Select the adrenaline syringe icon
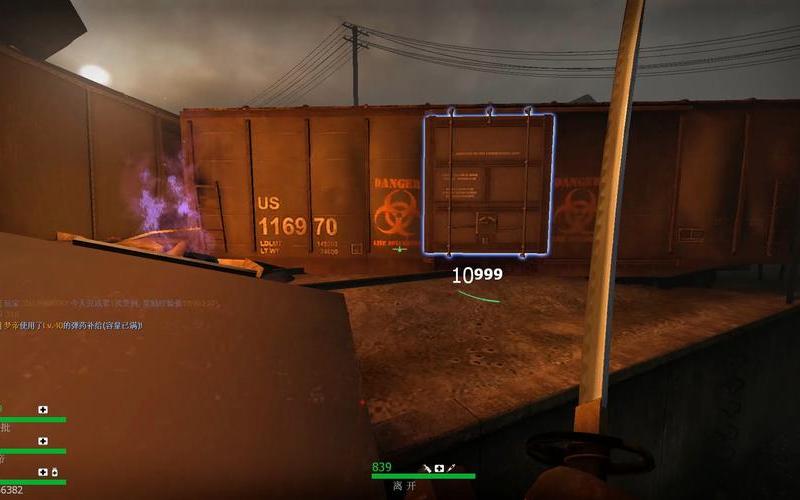The width and height of the screenshot is (800, 500). 452,468
